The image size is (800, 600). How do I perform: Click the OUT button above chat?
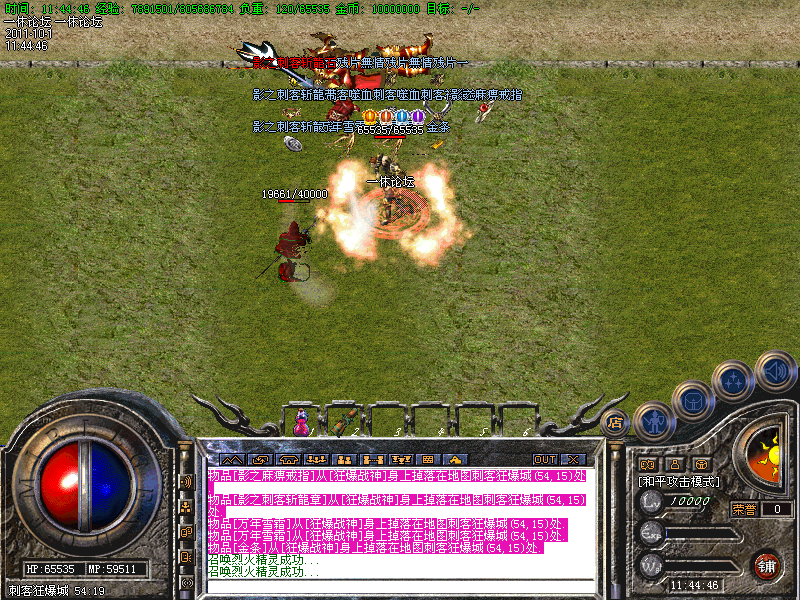[544, 460]
